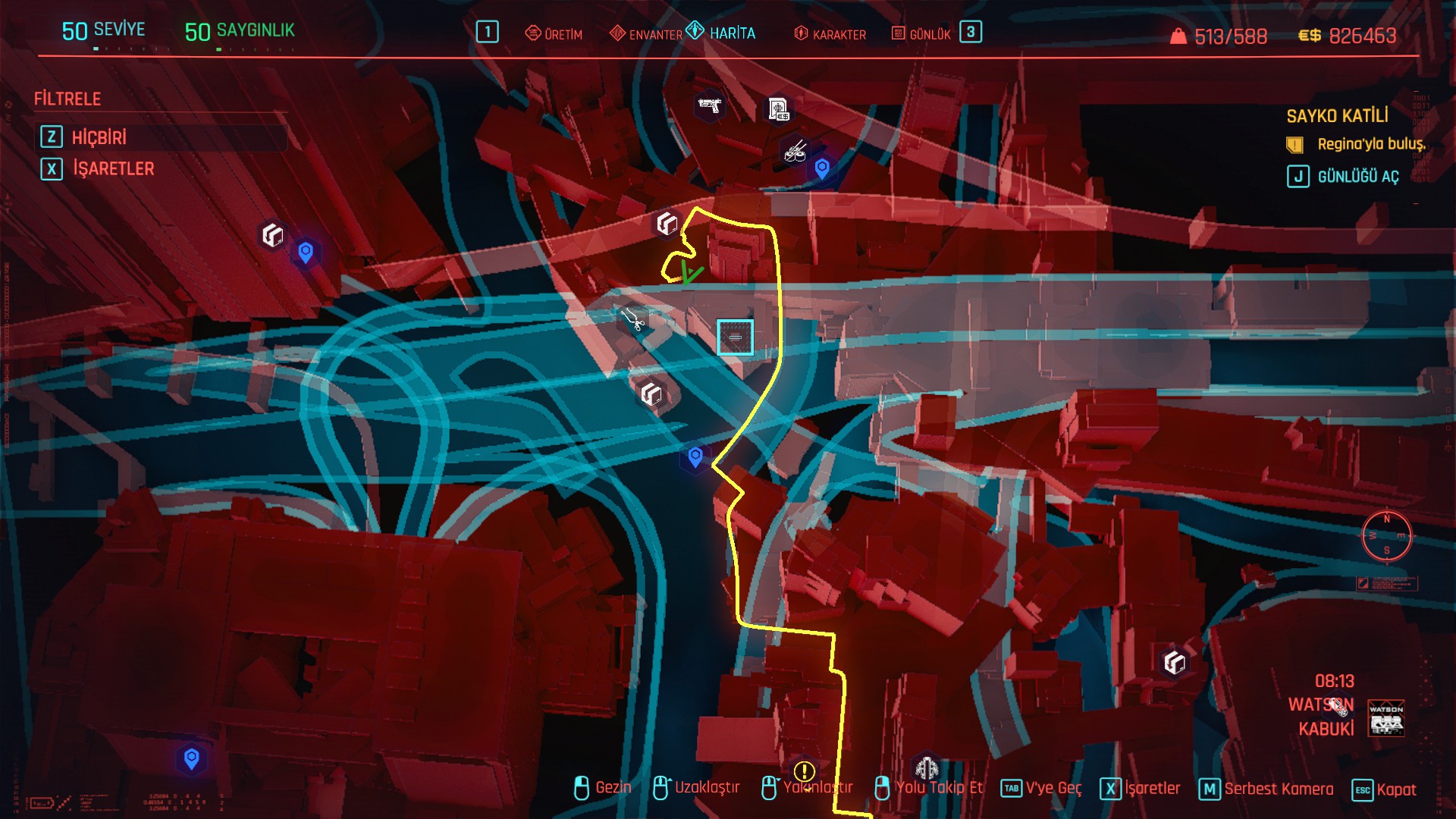
Task: Switch to the ENVANTER tab
Action: [x=647, y=34]
